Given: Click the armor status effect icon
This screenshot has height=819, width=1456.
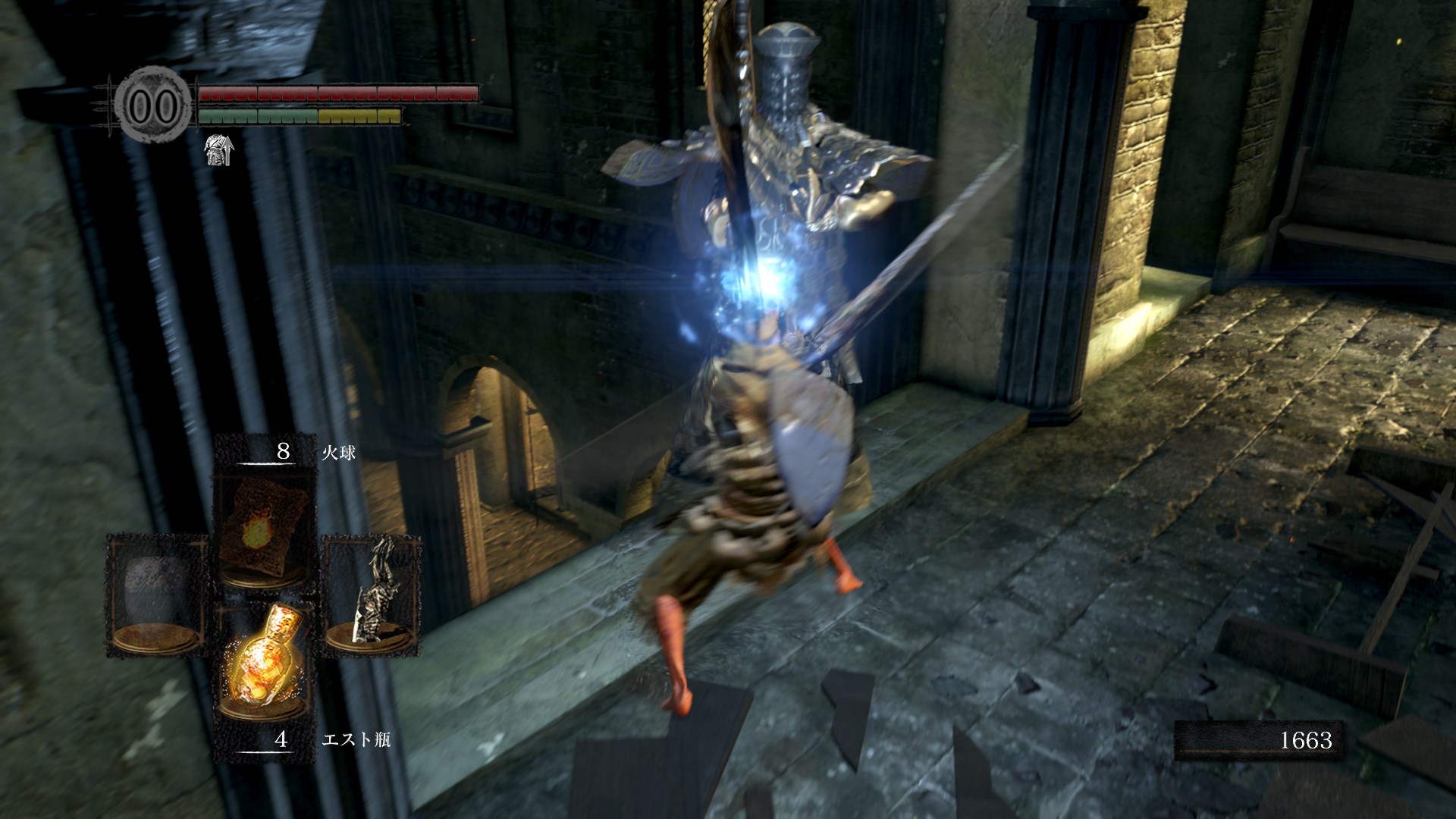Looking at the screenshot, I should coord(220,149).
